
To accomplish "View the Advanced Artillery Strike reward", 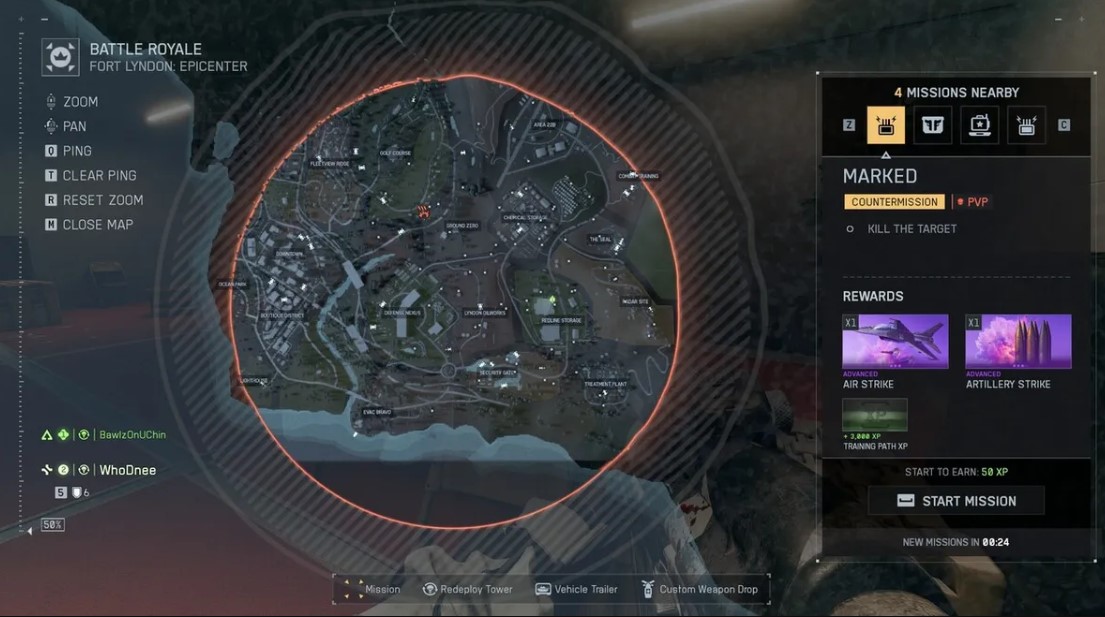I will coord(1017,343).
